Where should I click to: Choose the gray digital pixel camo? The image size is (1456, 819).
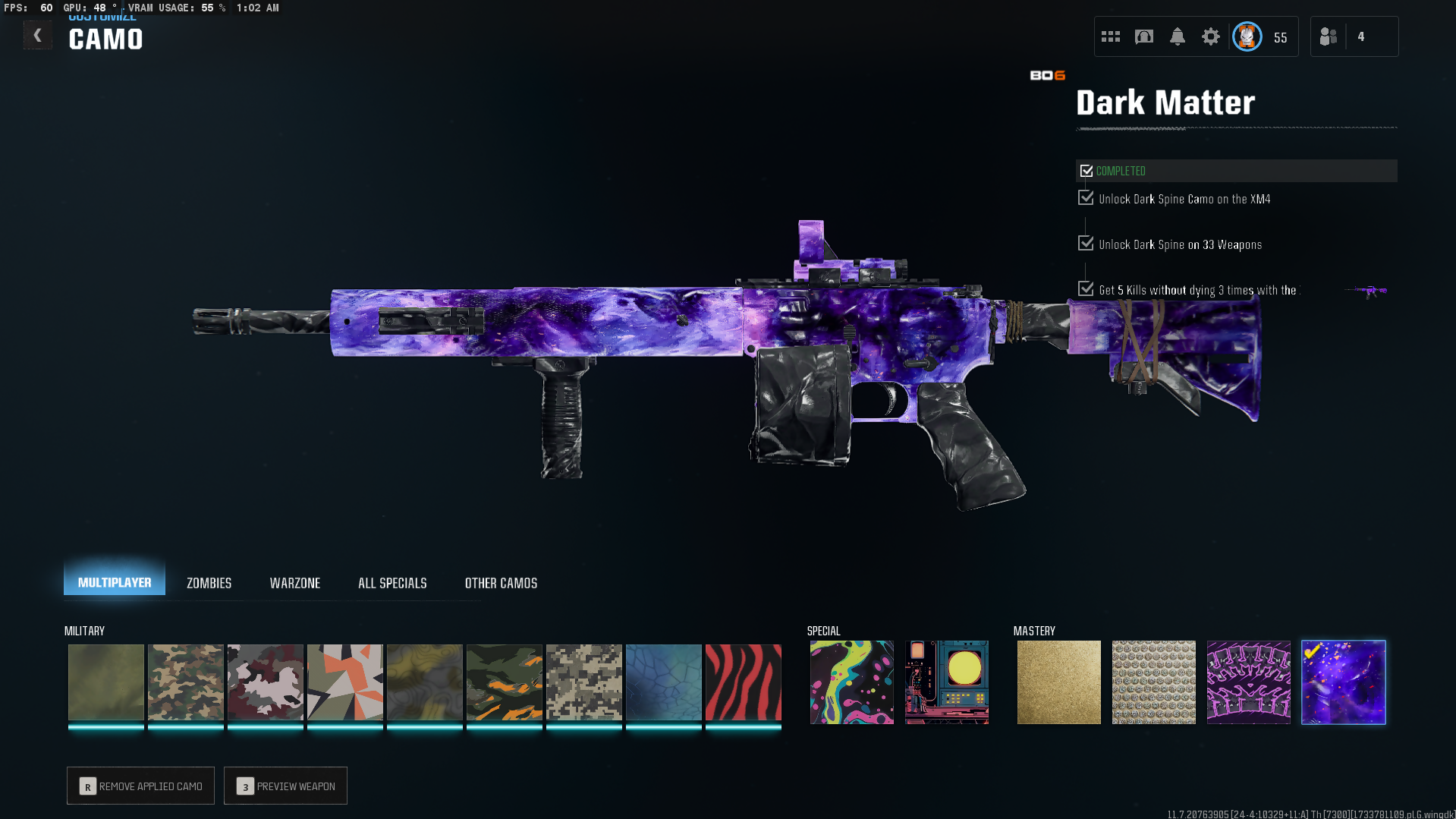pyautogui.click(x=583, y=682)
